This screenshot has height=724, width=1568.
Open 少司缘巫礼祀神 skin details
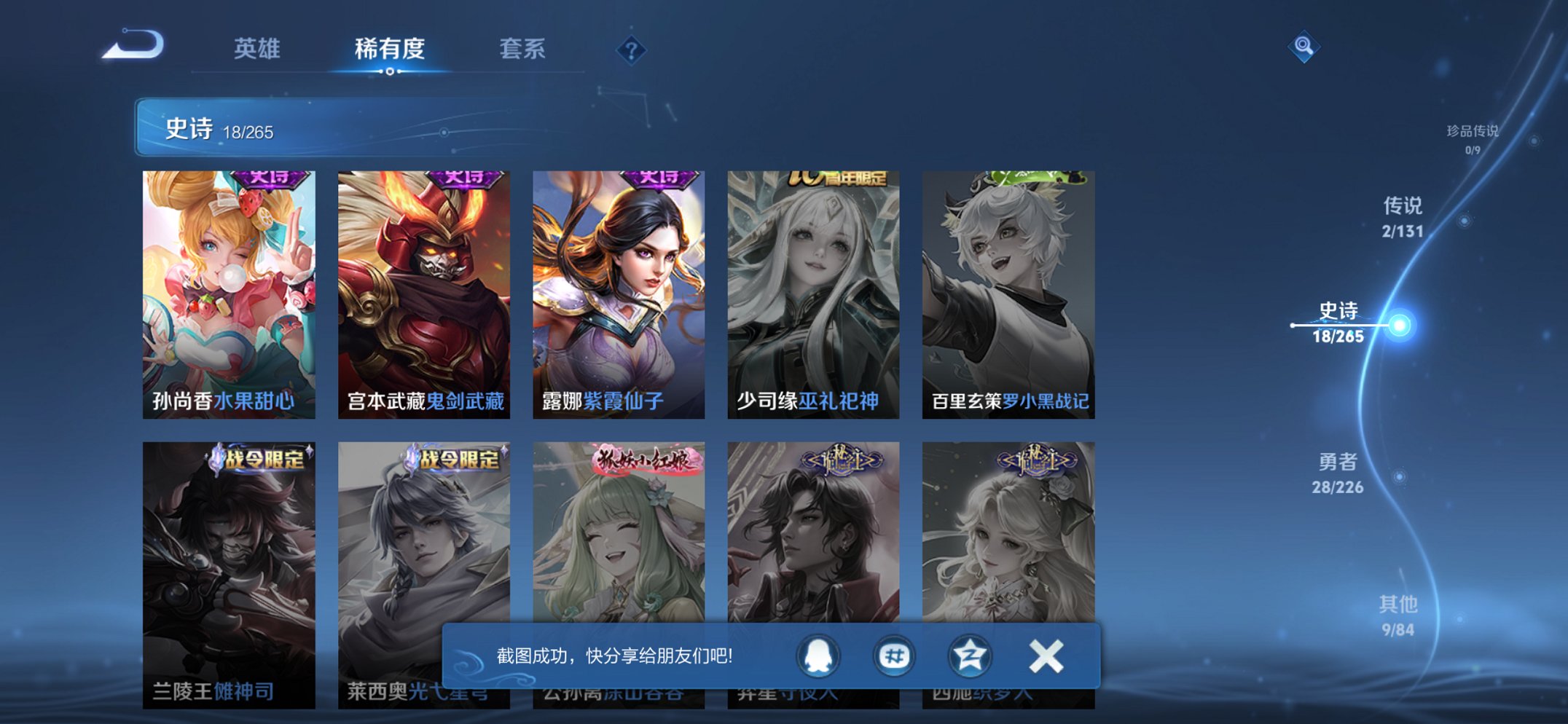click(x=814, y=291)
